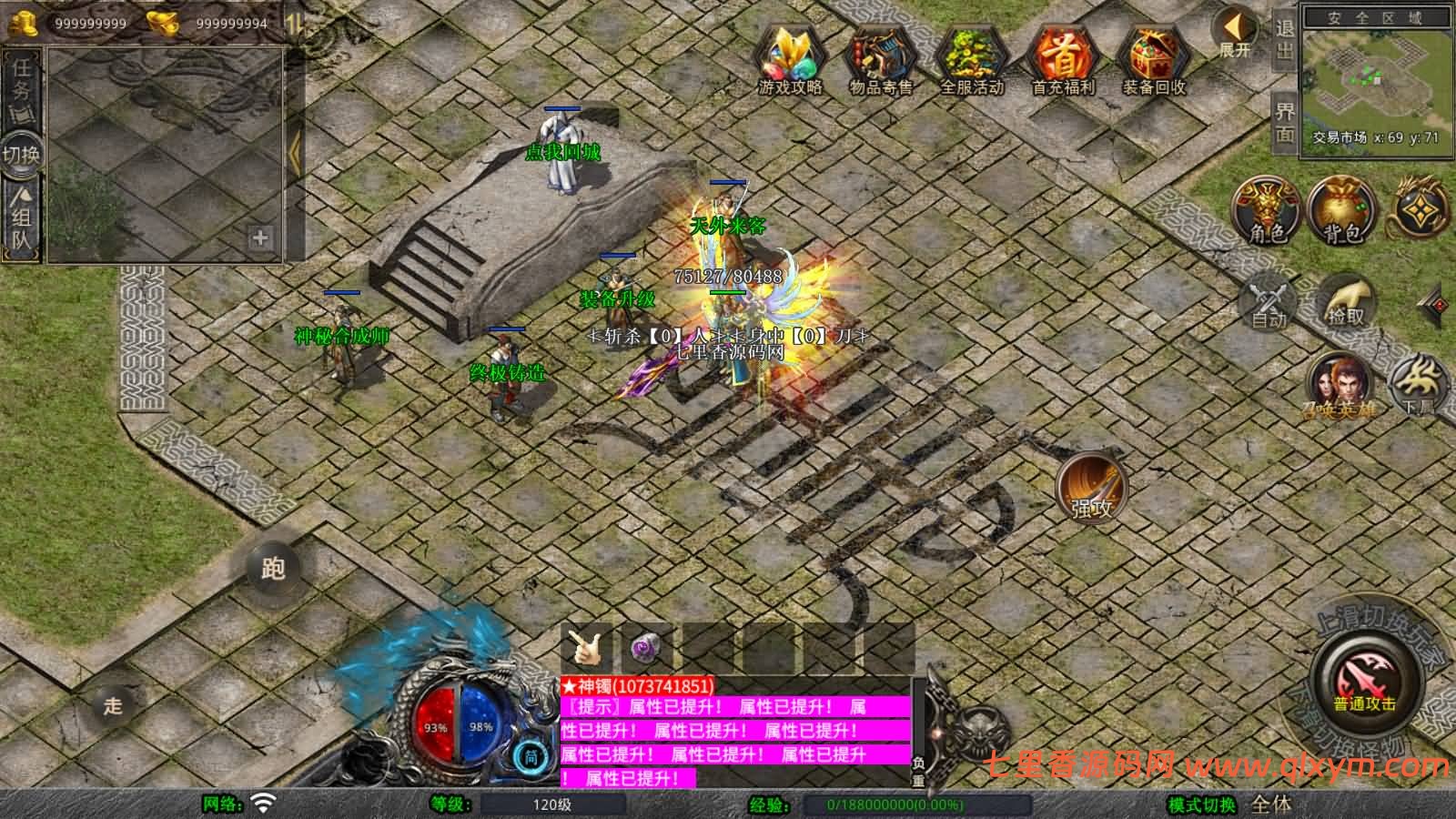Toggle 自动 auto-combat
The image size is (1456, 819).
pos(1269,302)
